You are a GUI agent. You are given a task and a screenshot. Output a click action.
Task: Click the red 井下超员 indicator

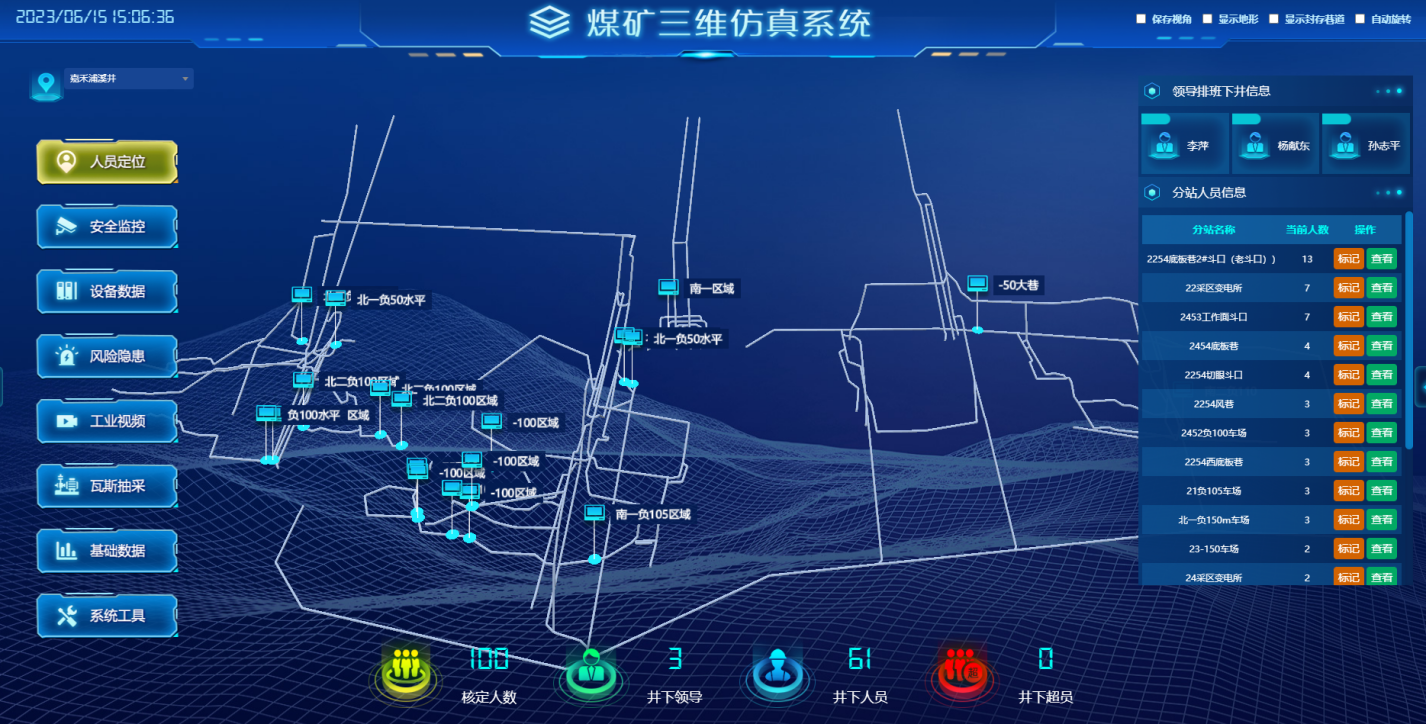(x=961, y=671)
